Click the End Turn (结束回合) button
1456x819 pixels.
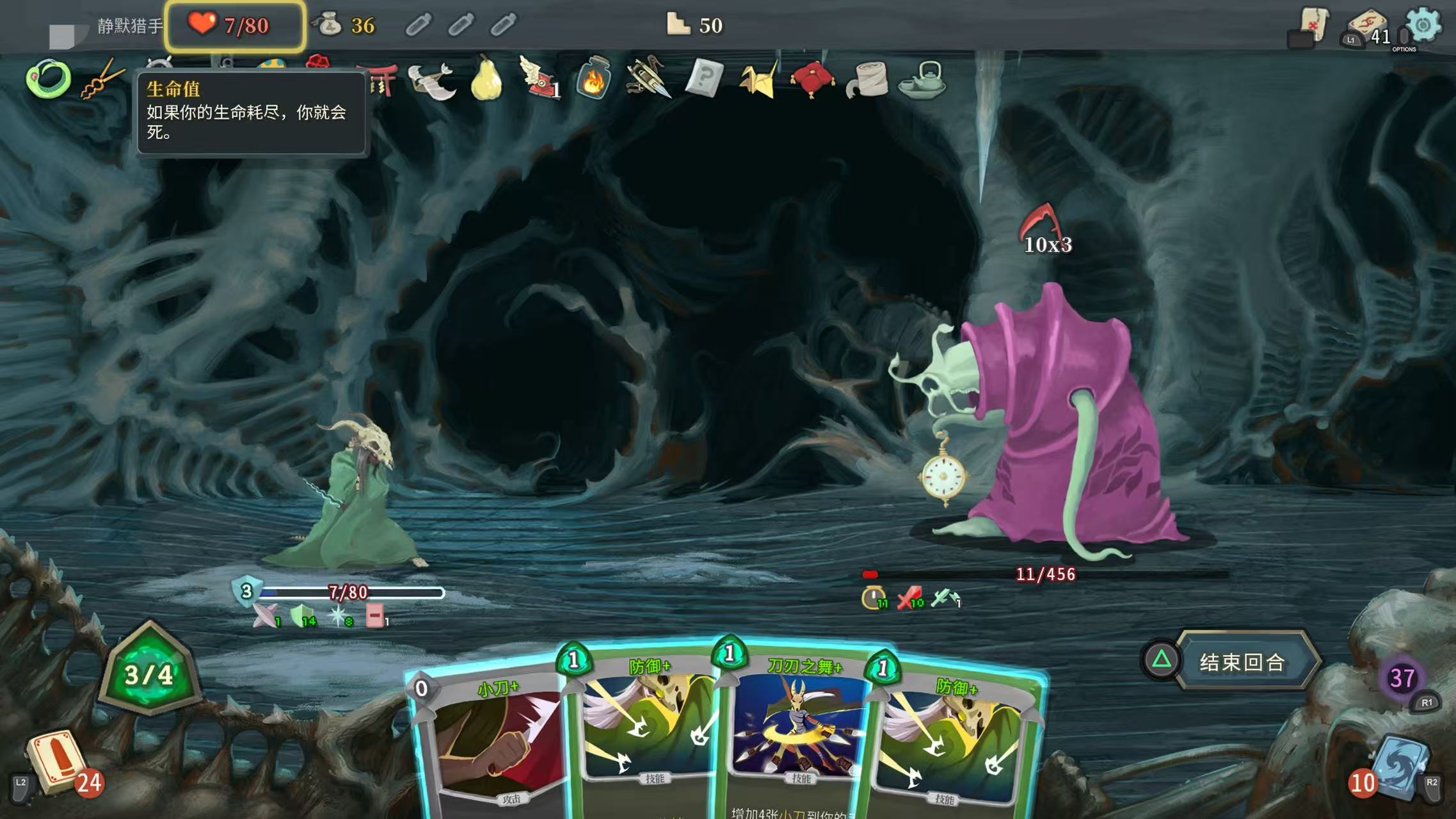pos(1242,661)
